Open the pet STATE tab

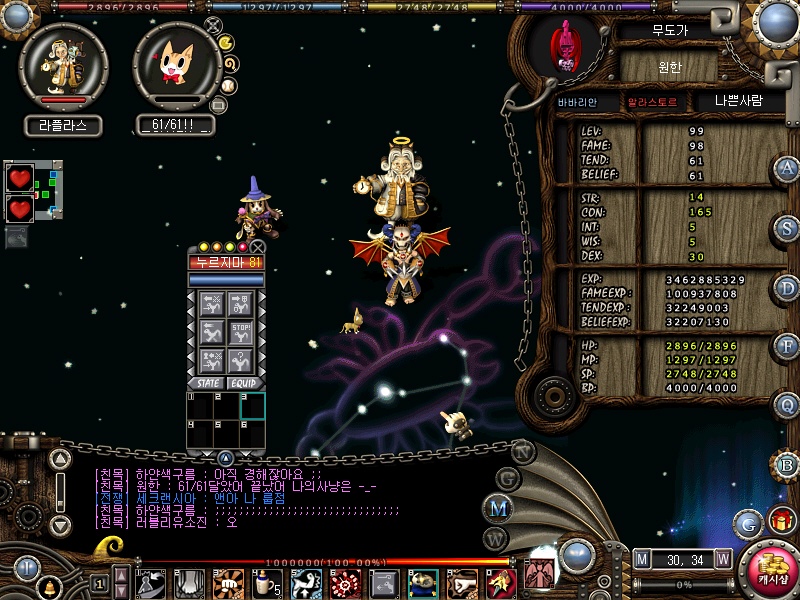(x=209, y=383)
